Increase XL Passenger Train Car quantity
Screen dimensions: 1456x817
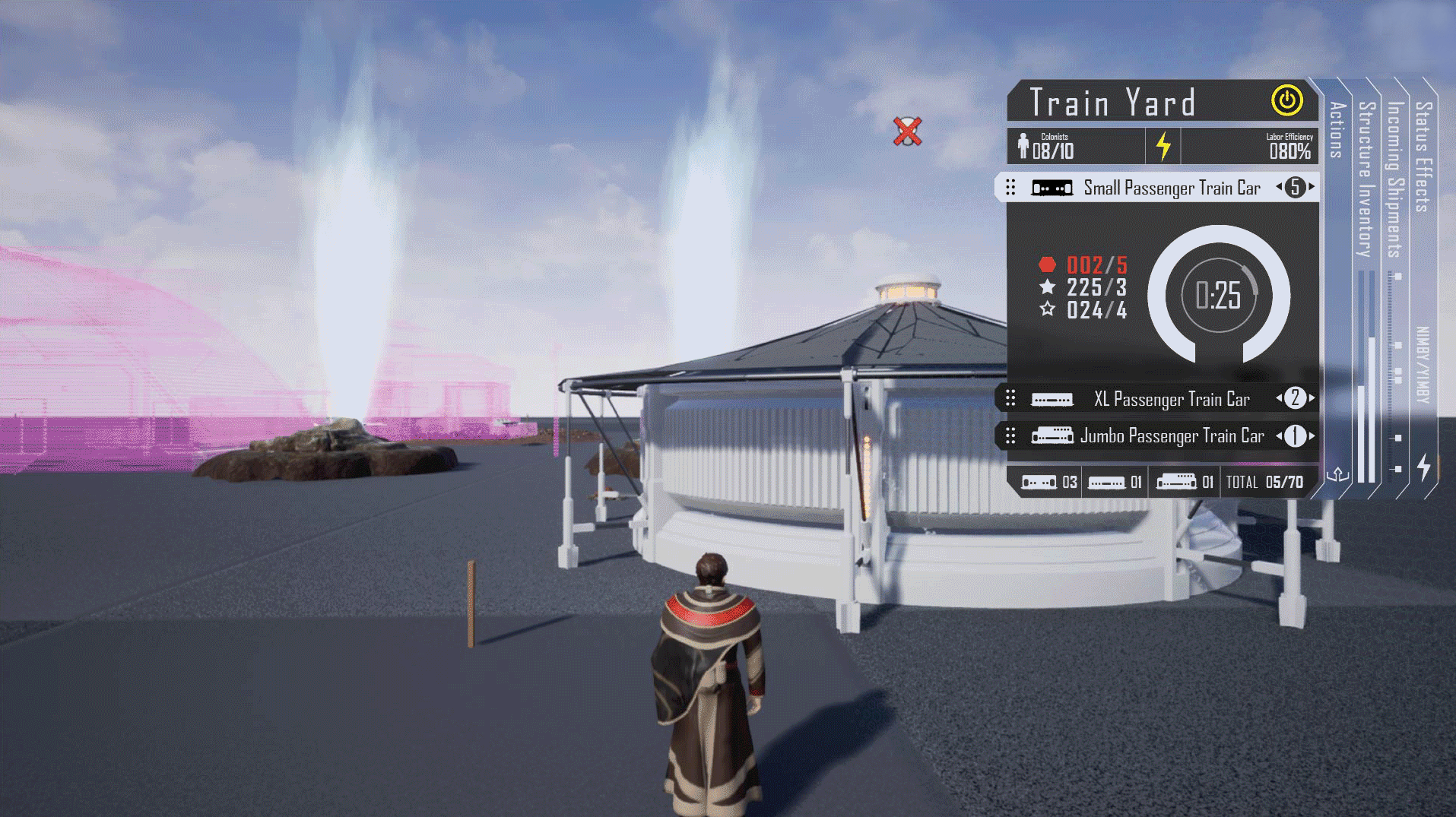pos(1312,398)
